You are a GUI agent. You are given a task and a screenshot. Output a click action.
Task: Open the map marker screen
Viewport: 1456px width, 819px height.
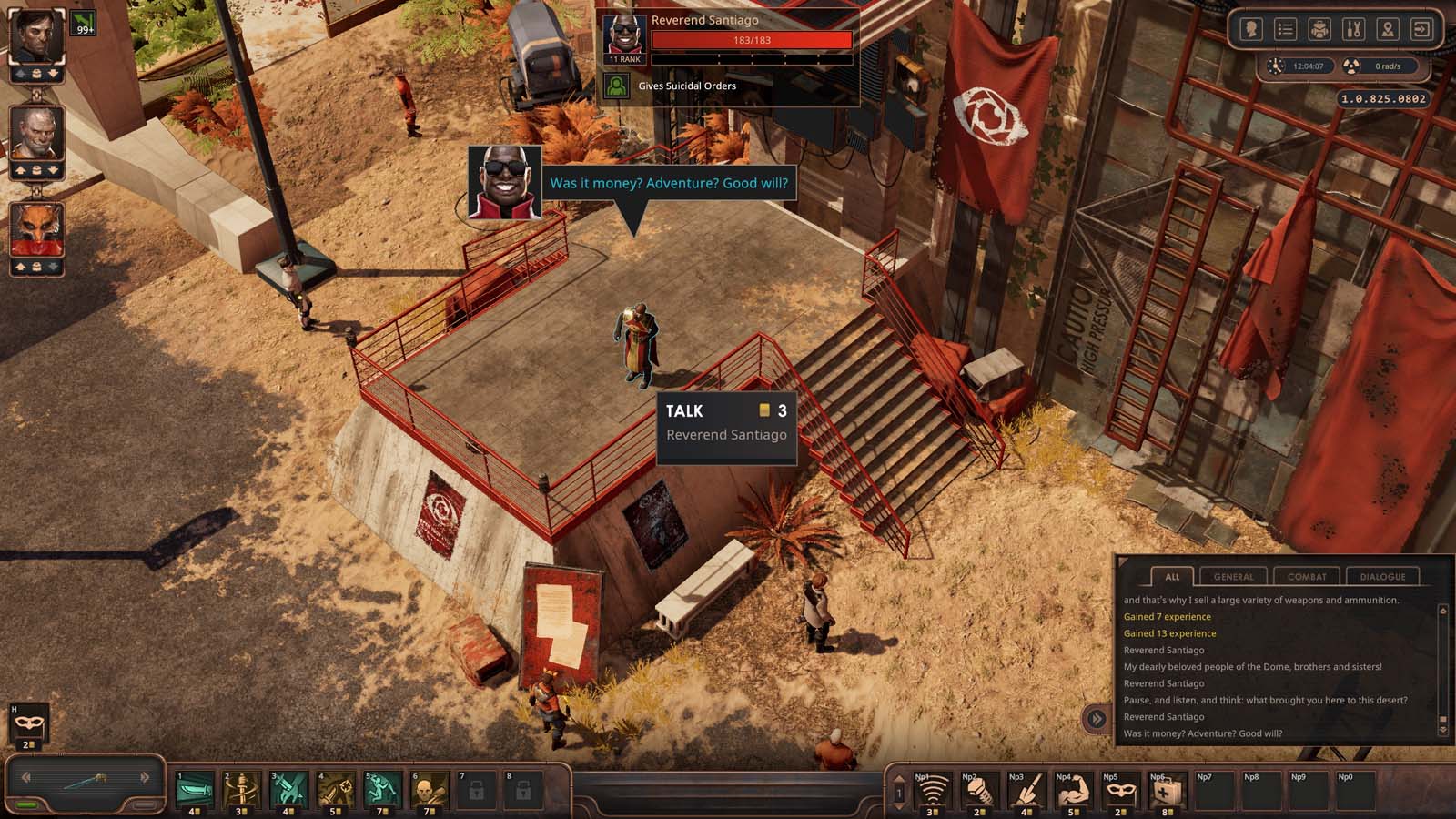tap(1387, 30)
